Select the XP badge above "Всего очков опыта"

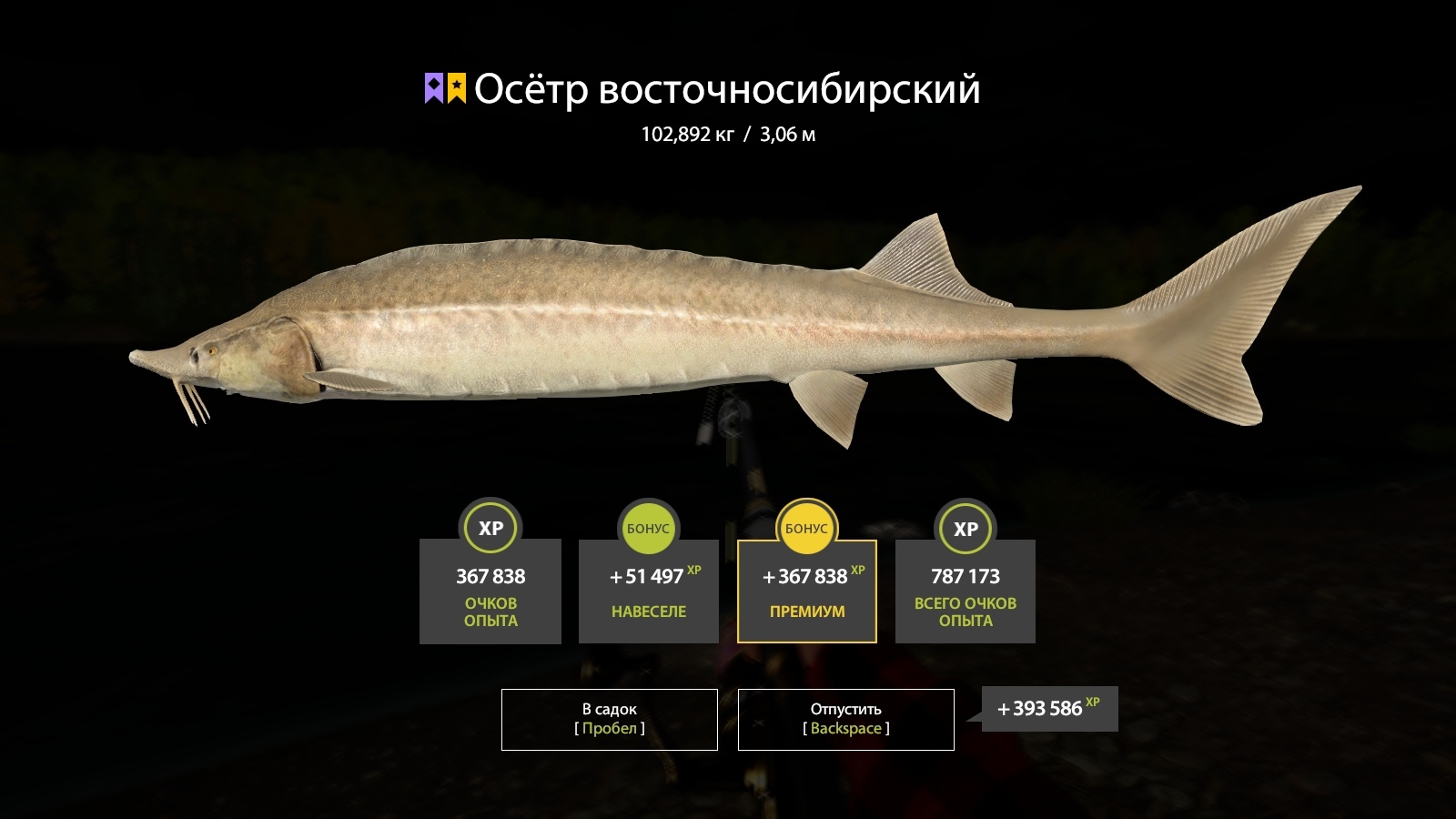click(x=965, y=528)
